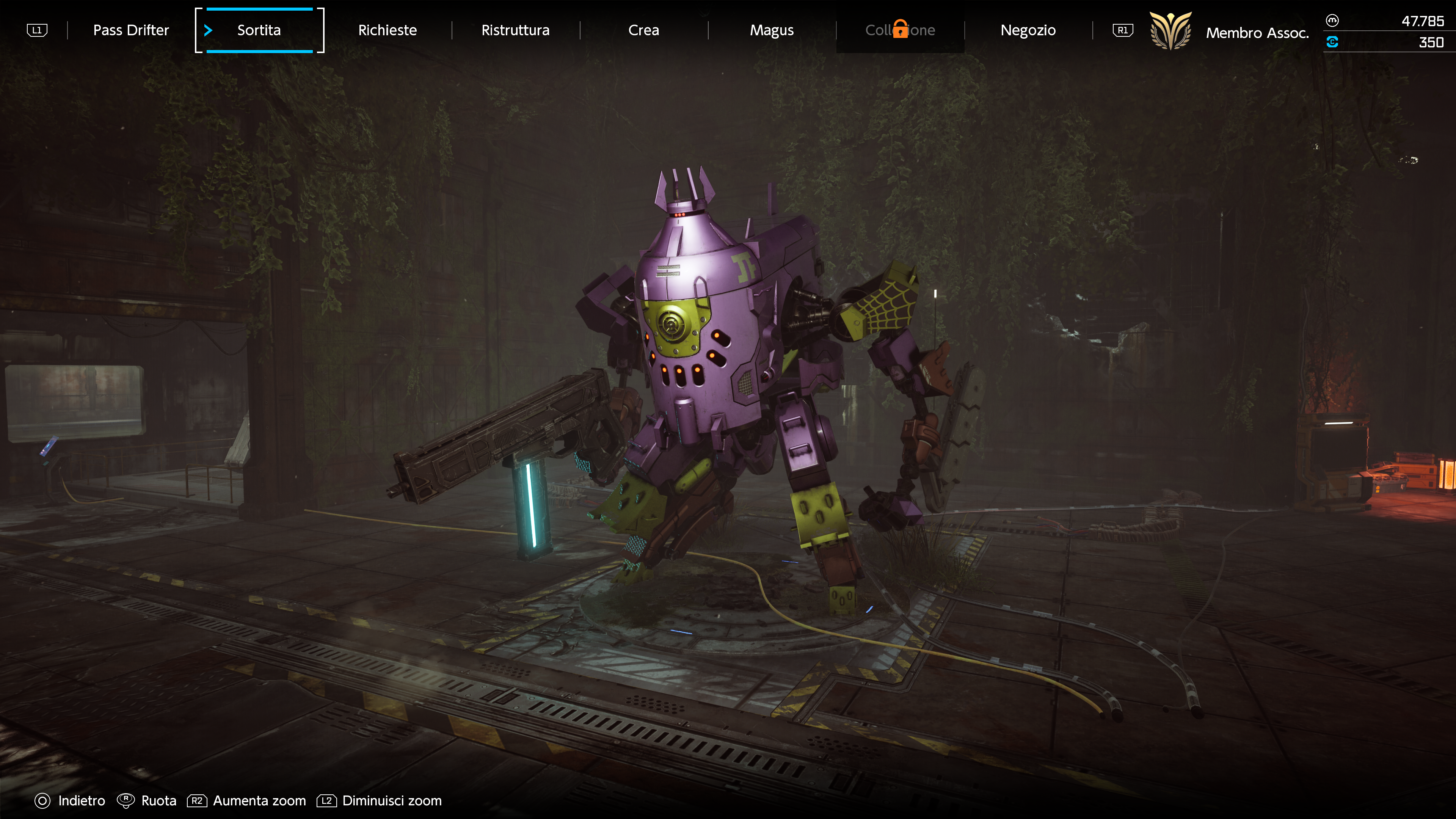Open the Ristruttura tab
This screenshot has height=819, width=1456.
pos(515,30)
